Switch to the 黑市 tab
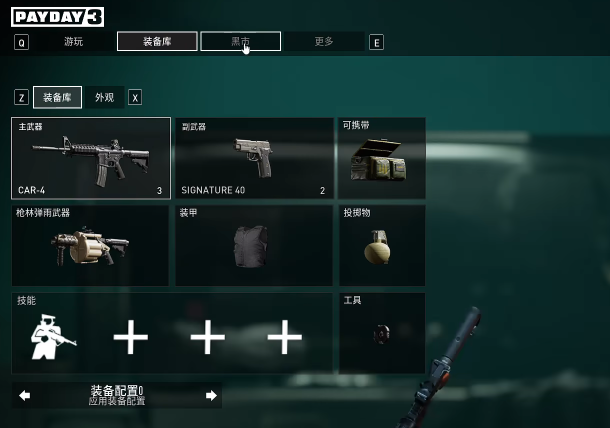 [240, 42]
